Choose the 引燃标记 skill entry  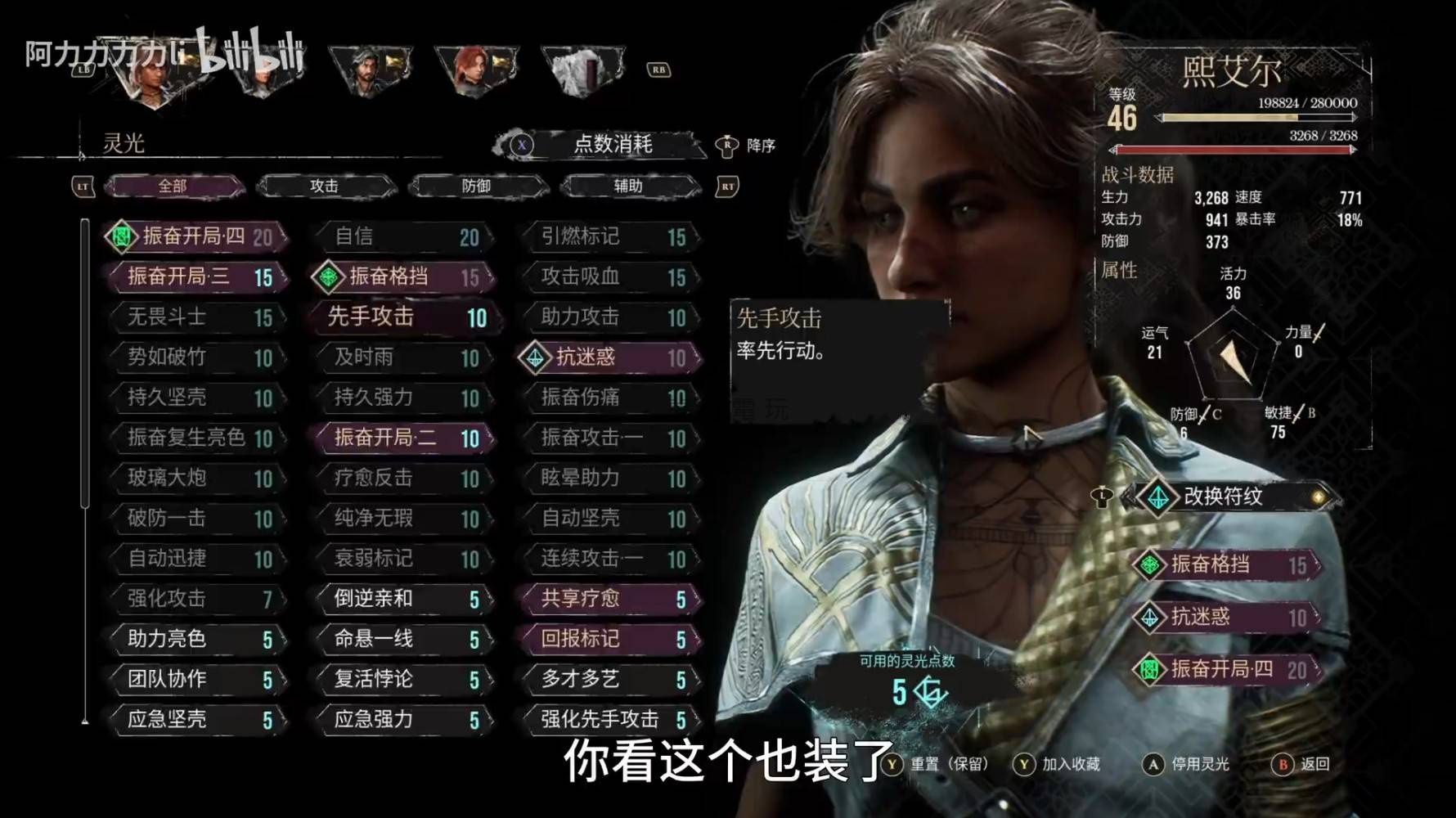610,237
